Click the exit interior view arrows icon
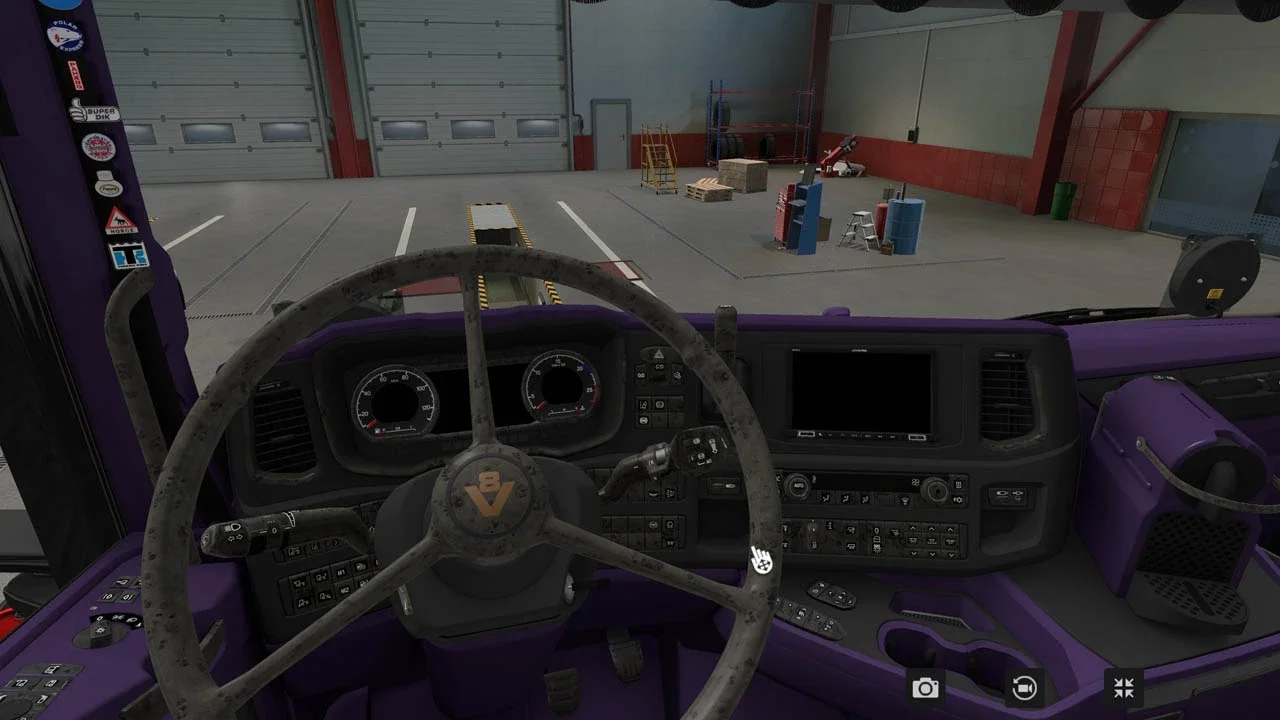The height and width of the screenshot is (720, 1280). pyautogui.click(x=1124, y=687)
